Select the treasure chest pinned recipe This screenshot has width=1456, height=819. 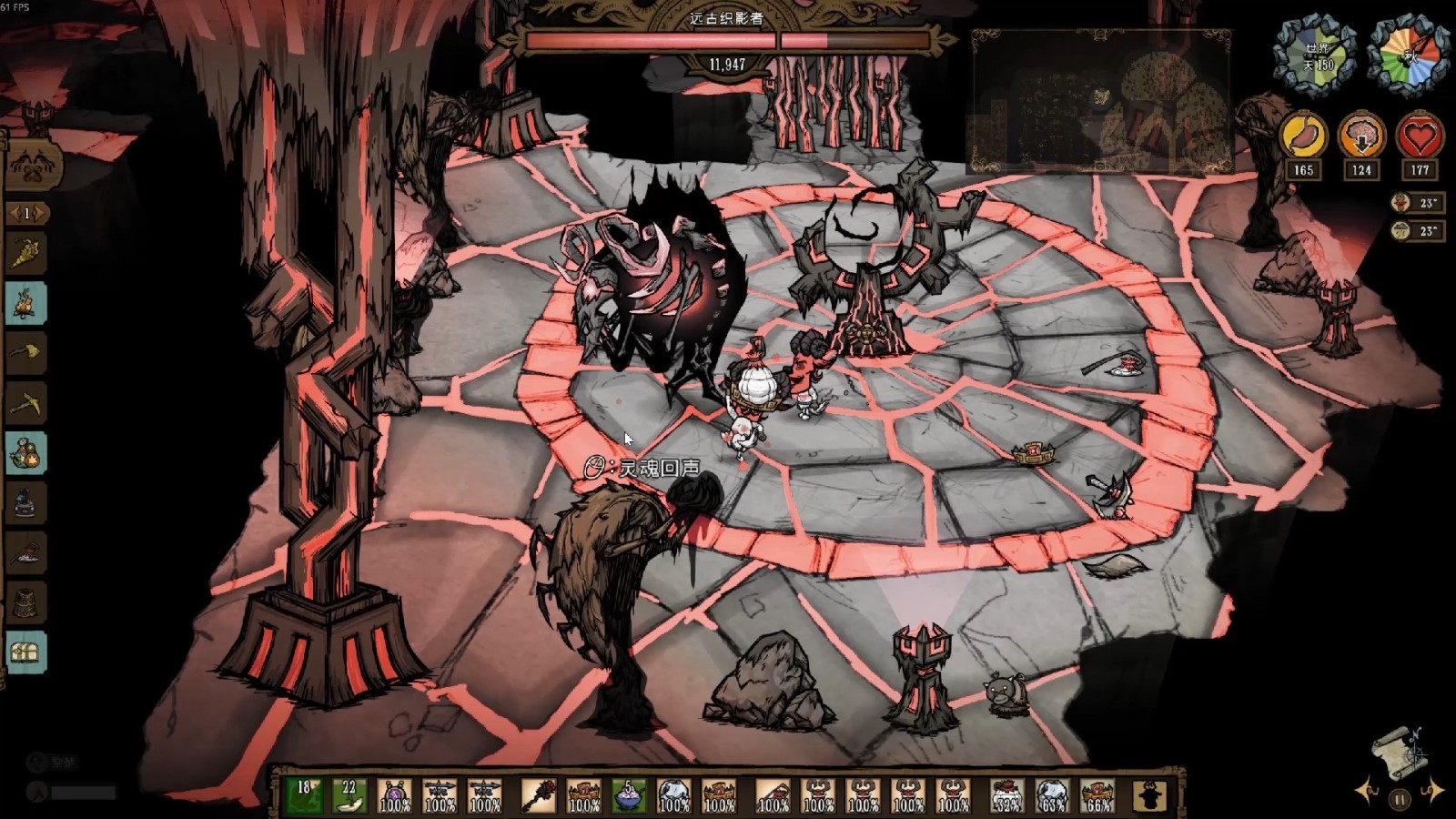point(26,652)
